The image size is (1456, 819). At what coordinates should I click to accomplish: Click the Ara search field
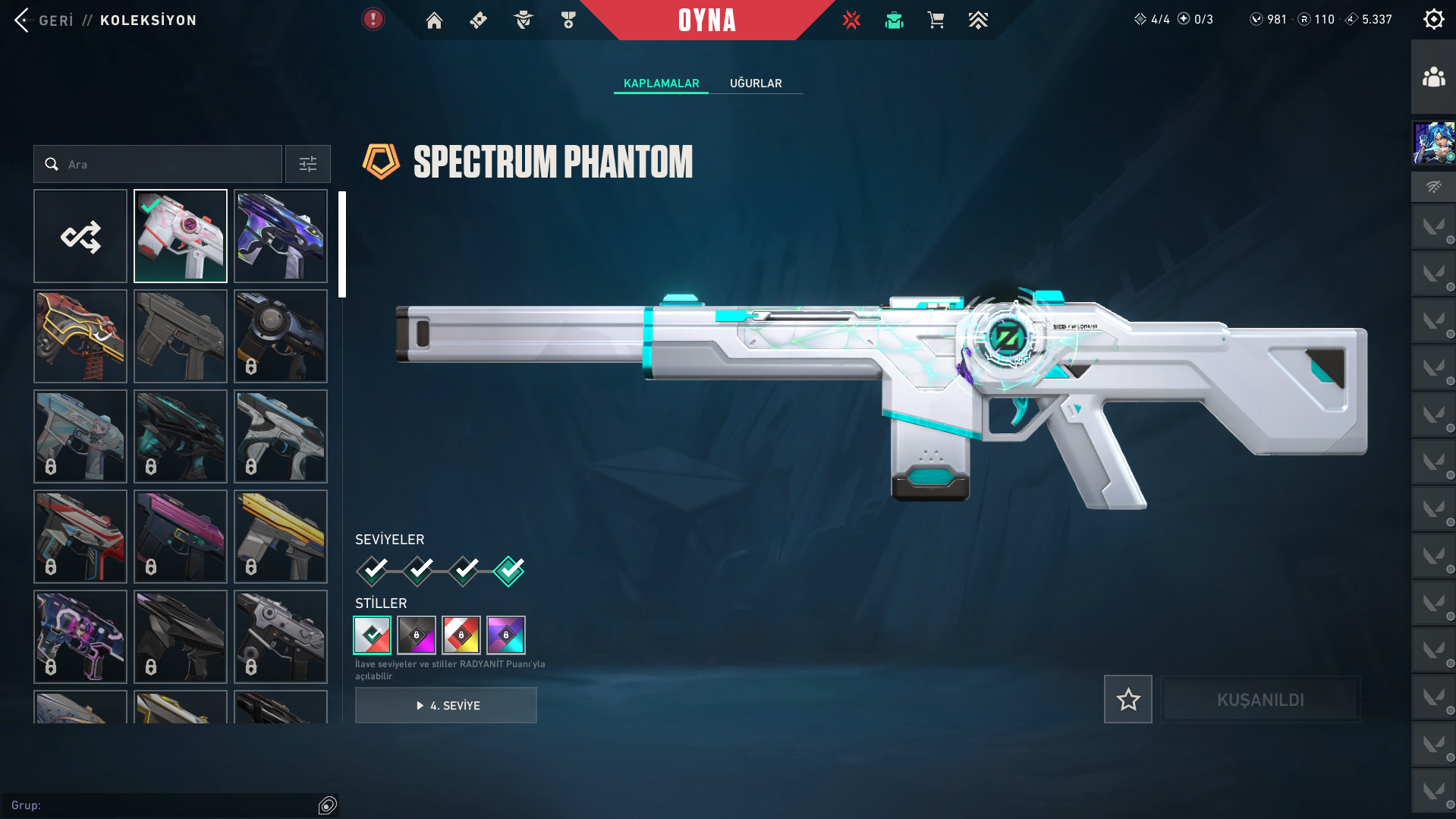pos(167,164)
